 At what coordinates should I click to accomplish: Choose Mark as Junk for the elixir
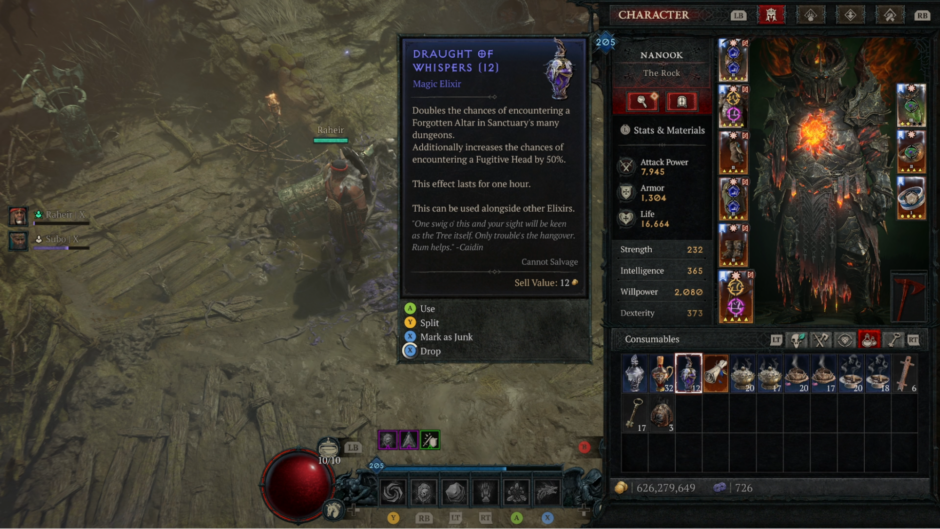click(446, 337)
